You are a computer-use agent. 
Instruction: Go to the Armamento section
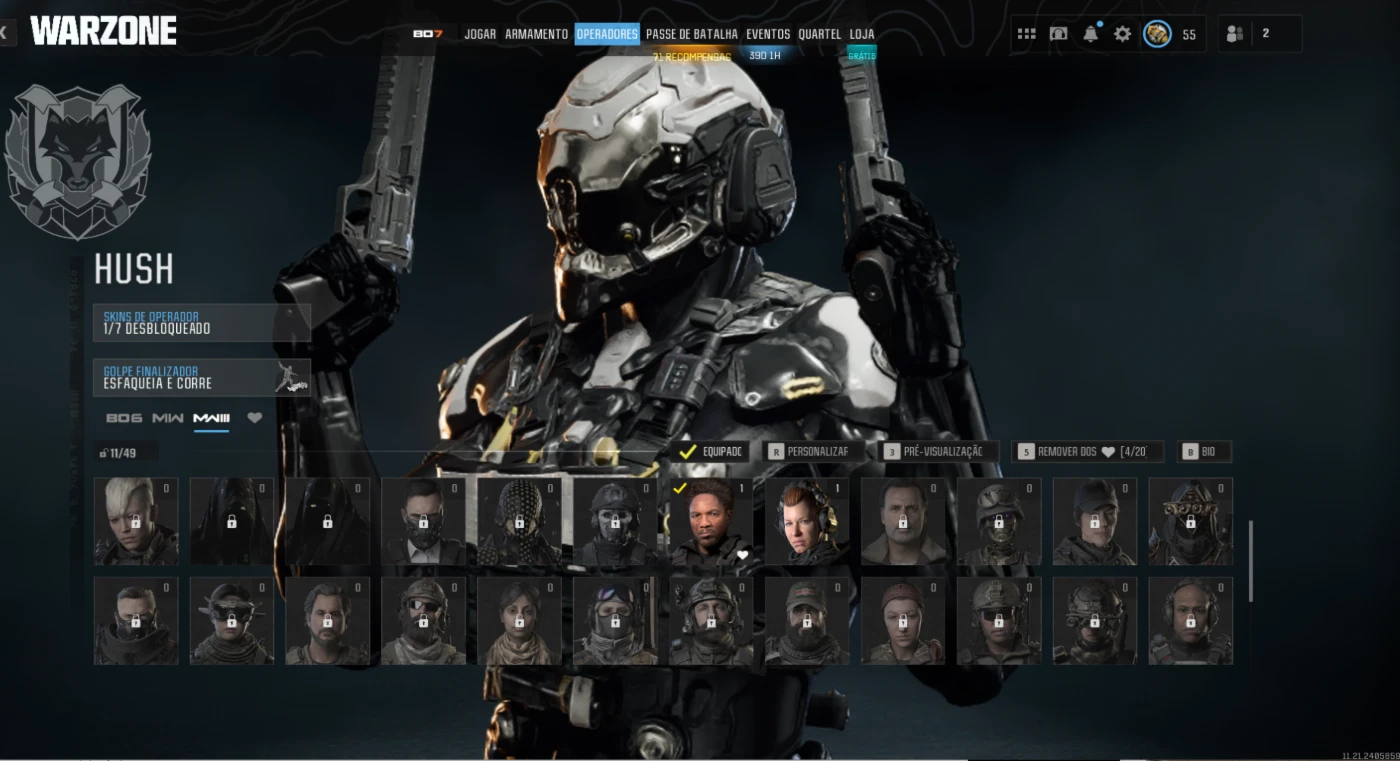[x=536, y=34]
